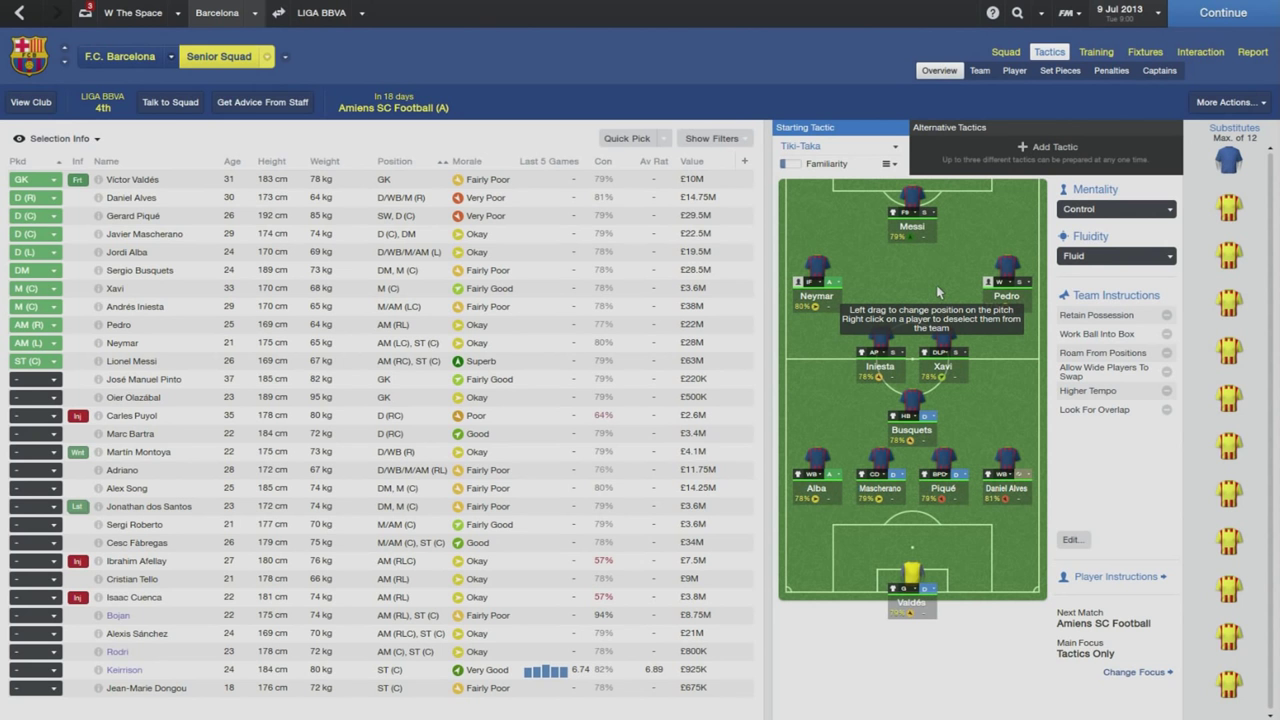Switch to the Set Pieces tab

[x=1060, y=70]
